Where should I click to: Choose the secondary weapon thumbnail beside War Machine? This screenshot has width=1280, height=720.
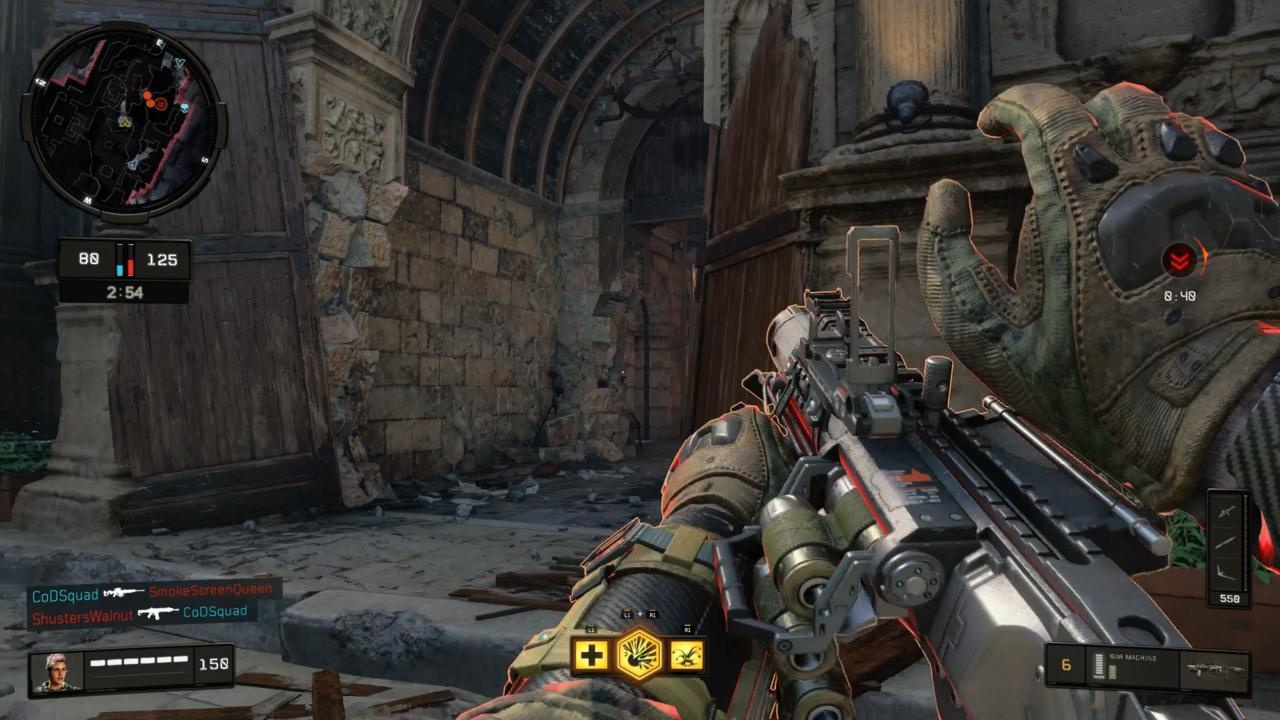point(1213,669)
